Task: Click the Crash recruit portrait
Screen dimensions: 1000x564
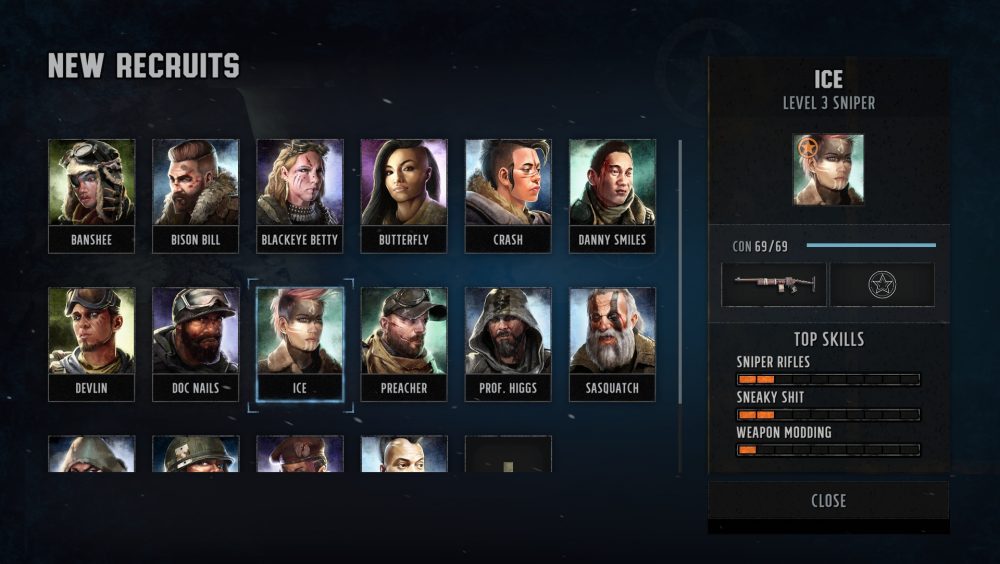Action: [508, 195]
